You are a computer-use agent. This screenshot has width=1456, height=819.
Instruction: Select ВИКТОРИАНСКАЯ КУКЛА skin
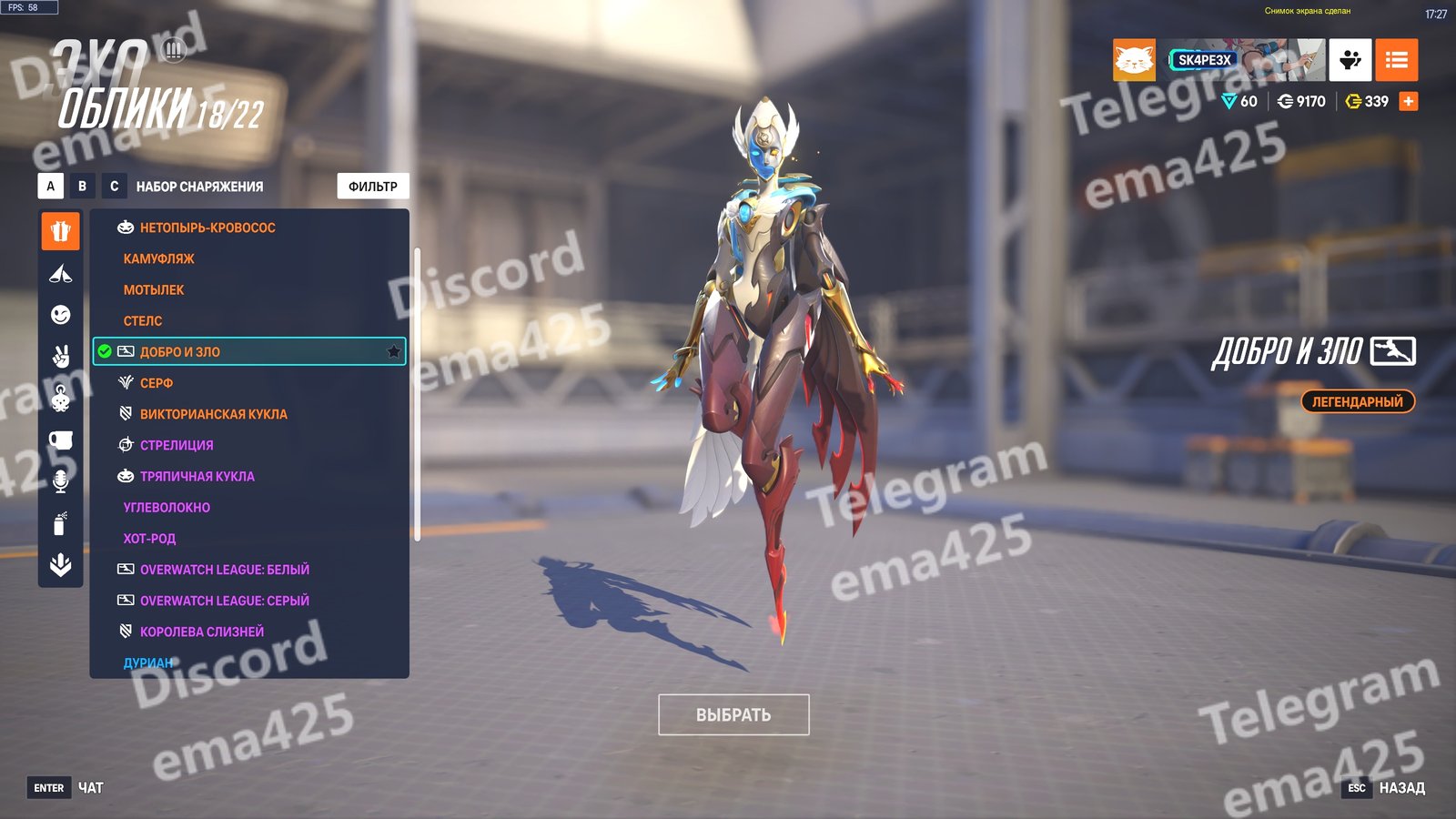[x=213, y=414]
